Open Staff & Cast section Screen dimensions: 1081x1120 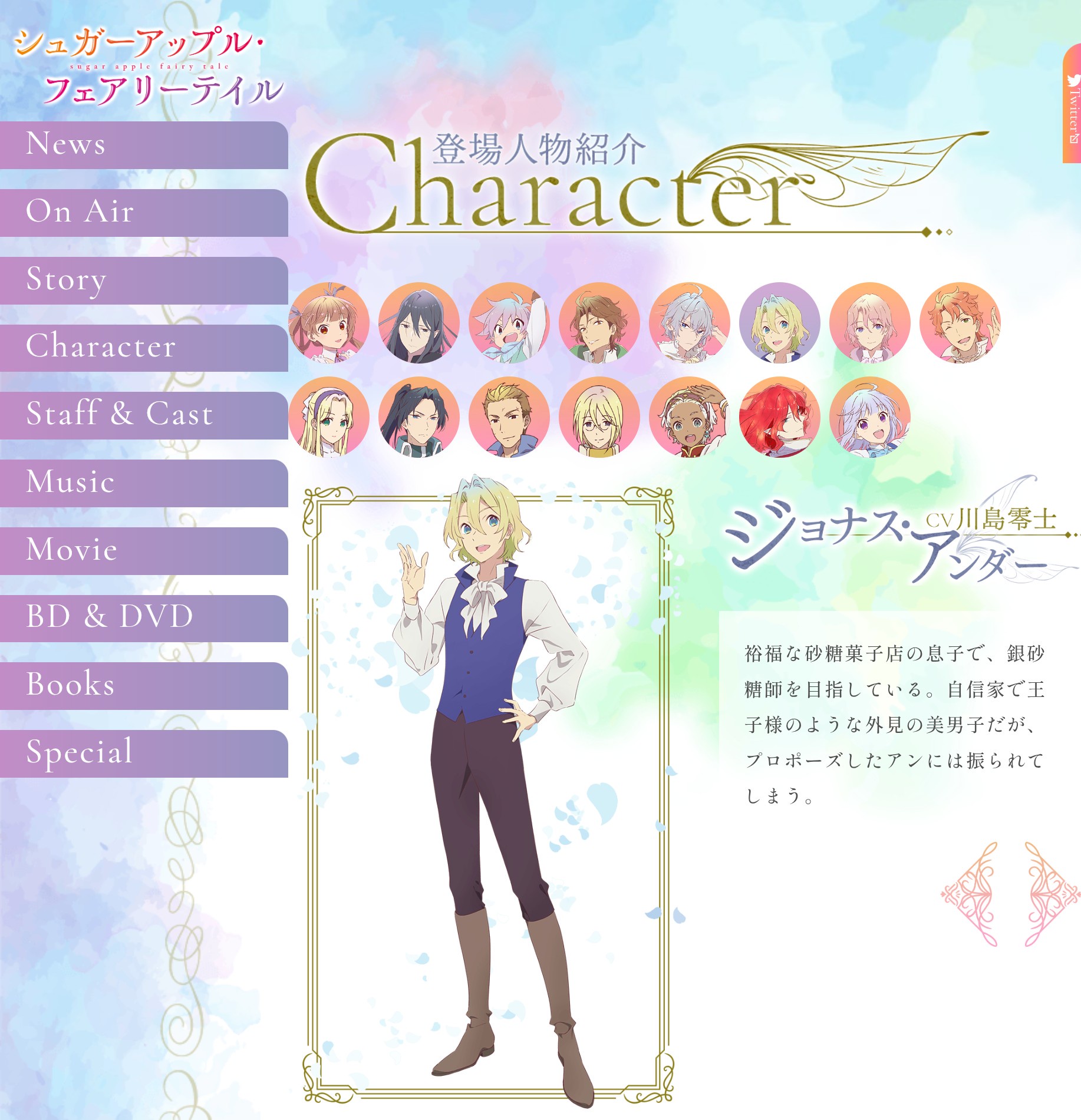point(144,415)
